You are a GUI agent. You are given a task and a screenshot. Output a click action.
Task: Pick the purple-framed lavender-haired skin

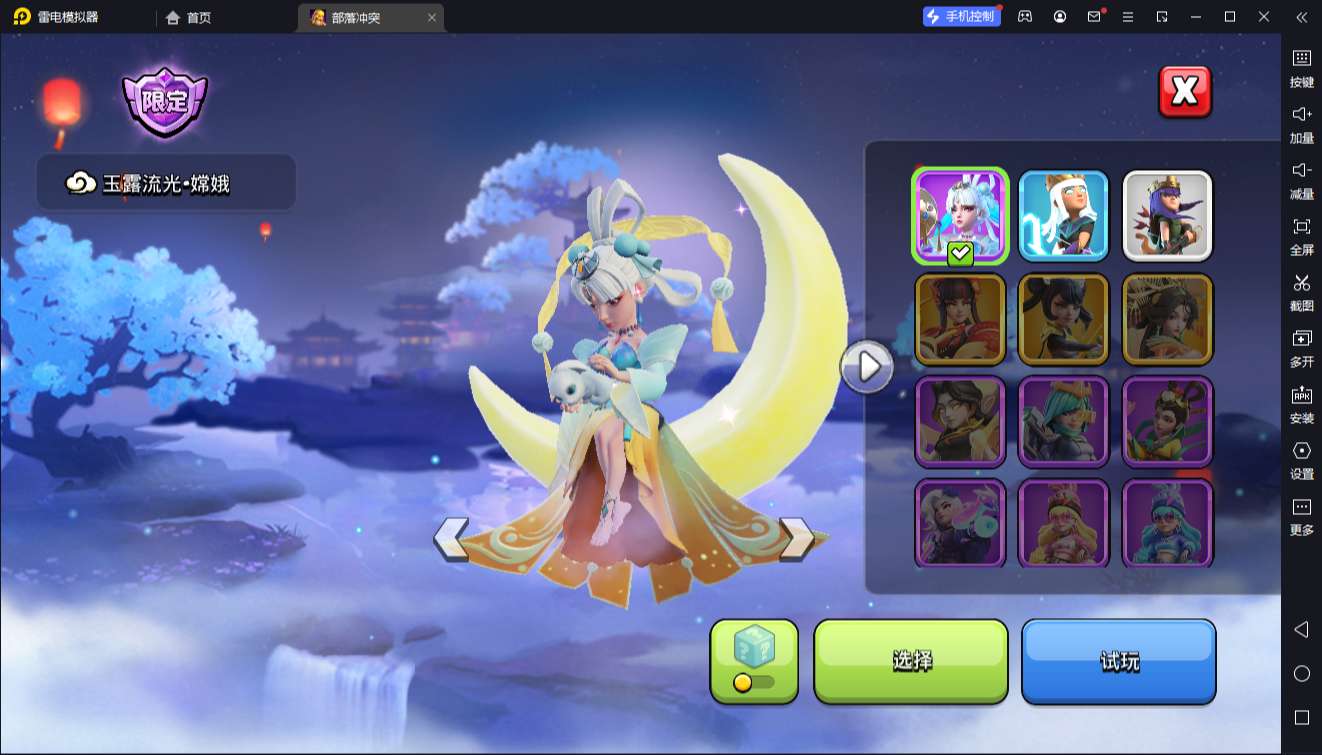[960, 523]
